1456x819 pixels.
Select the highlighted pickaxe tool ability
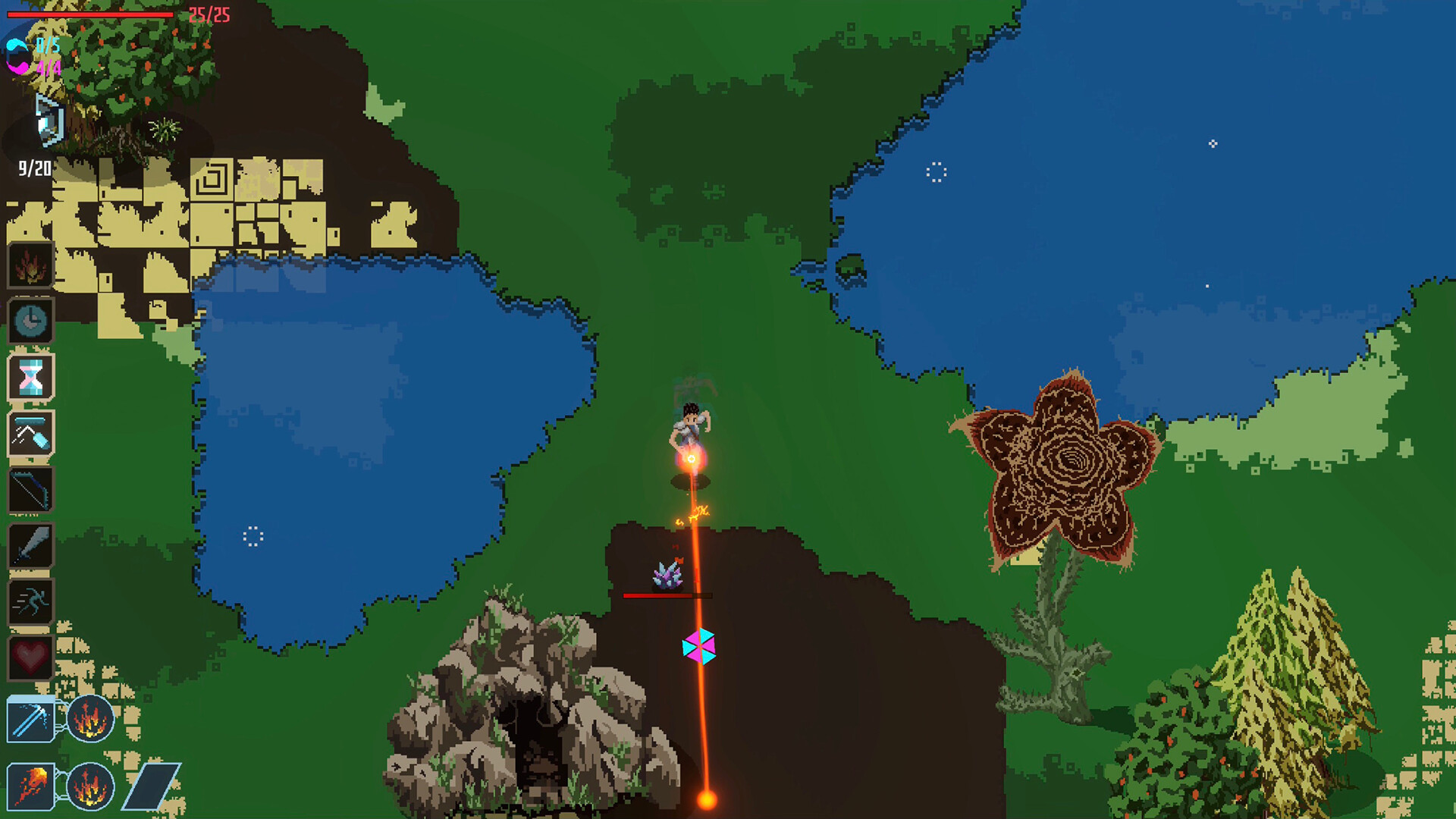[32, 434]
